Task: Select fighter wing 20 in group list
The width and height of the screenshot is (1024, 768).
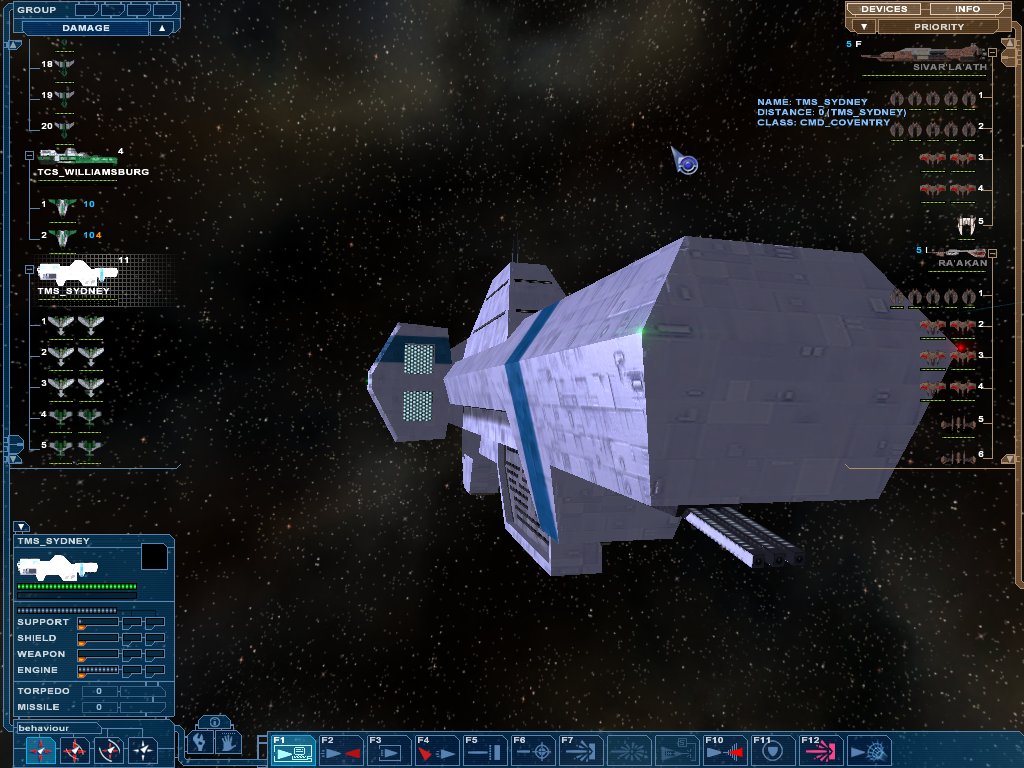Action: (66, 128)
